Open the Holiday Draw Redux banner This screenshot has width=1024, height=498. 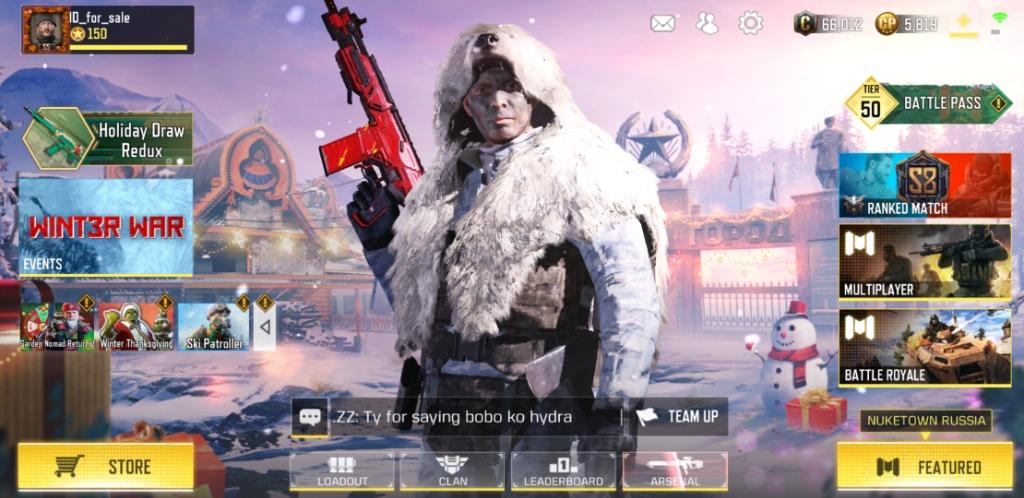point(107,138)
